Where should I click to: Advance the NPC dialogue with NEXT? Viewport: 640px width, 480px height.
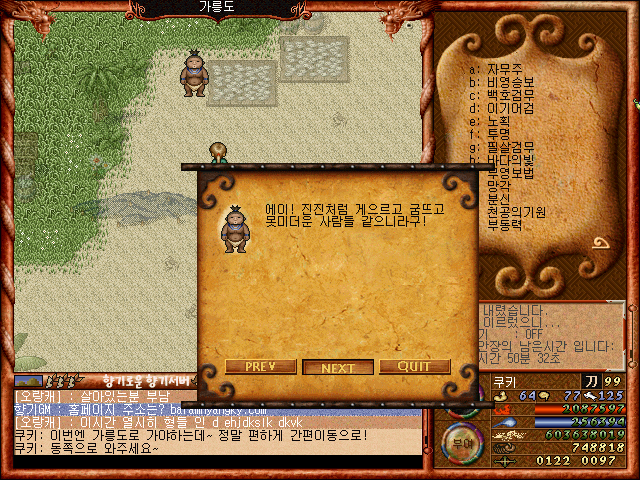click(x=338, y=367)
